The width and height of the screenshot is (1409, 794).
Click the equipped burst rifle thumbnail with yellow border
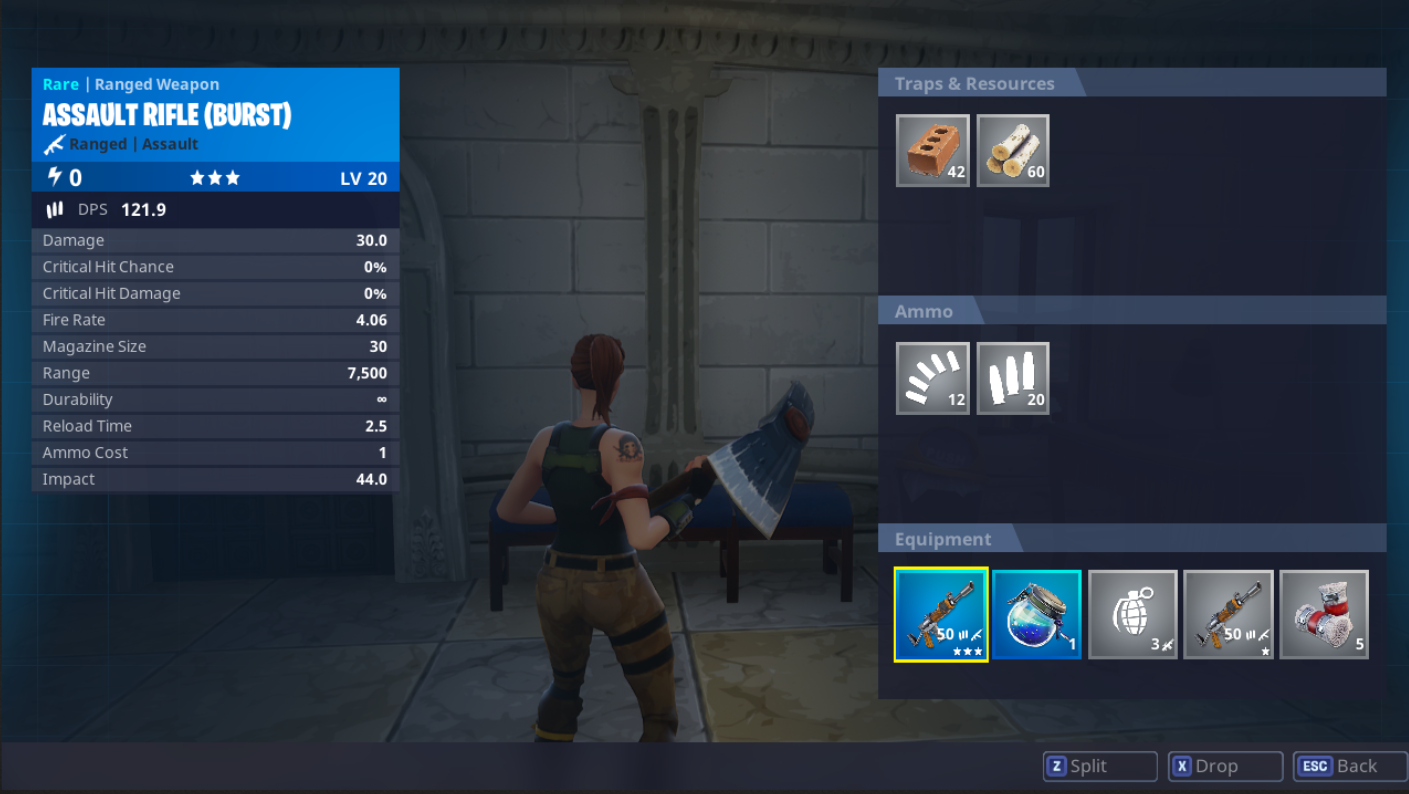(940, 613)
